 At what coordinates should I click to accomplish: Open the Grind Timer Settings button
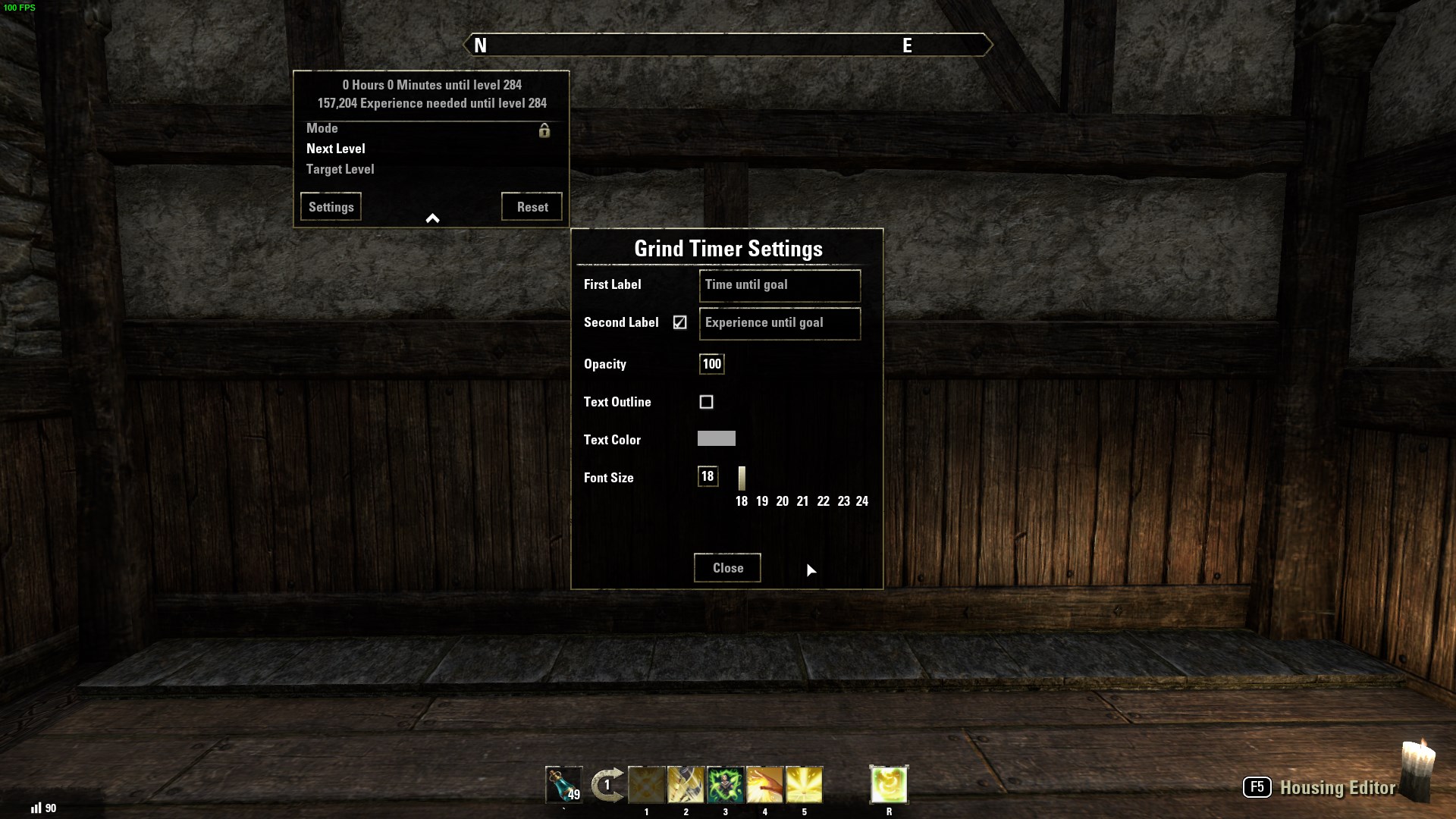pyautogui.click(x=331, y=207)
